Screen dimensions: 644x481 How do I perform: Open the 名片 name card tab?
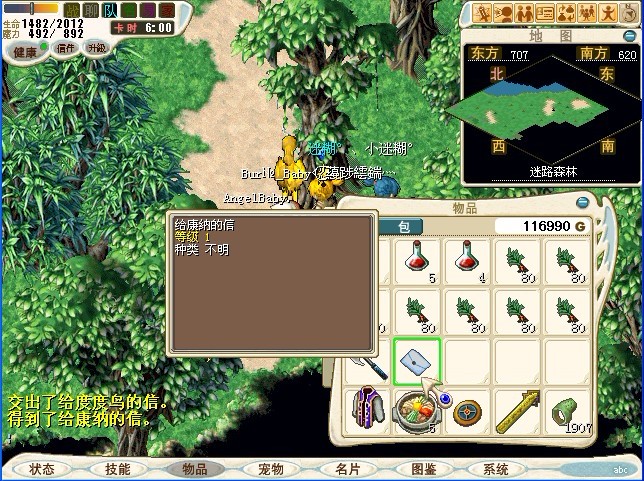(x=347, y=468)
